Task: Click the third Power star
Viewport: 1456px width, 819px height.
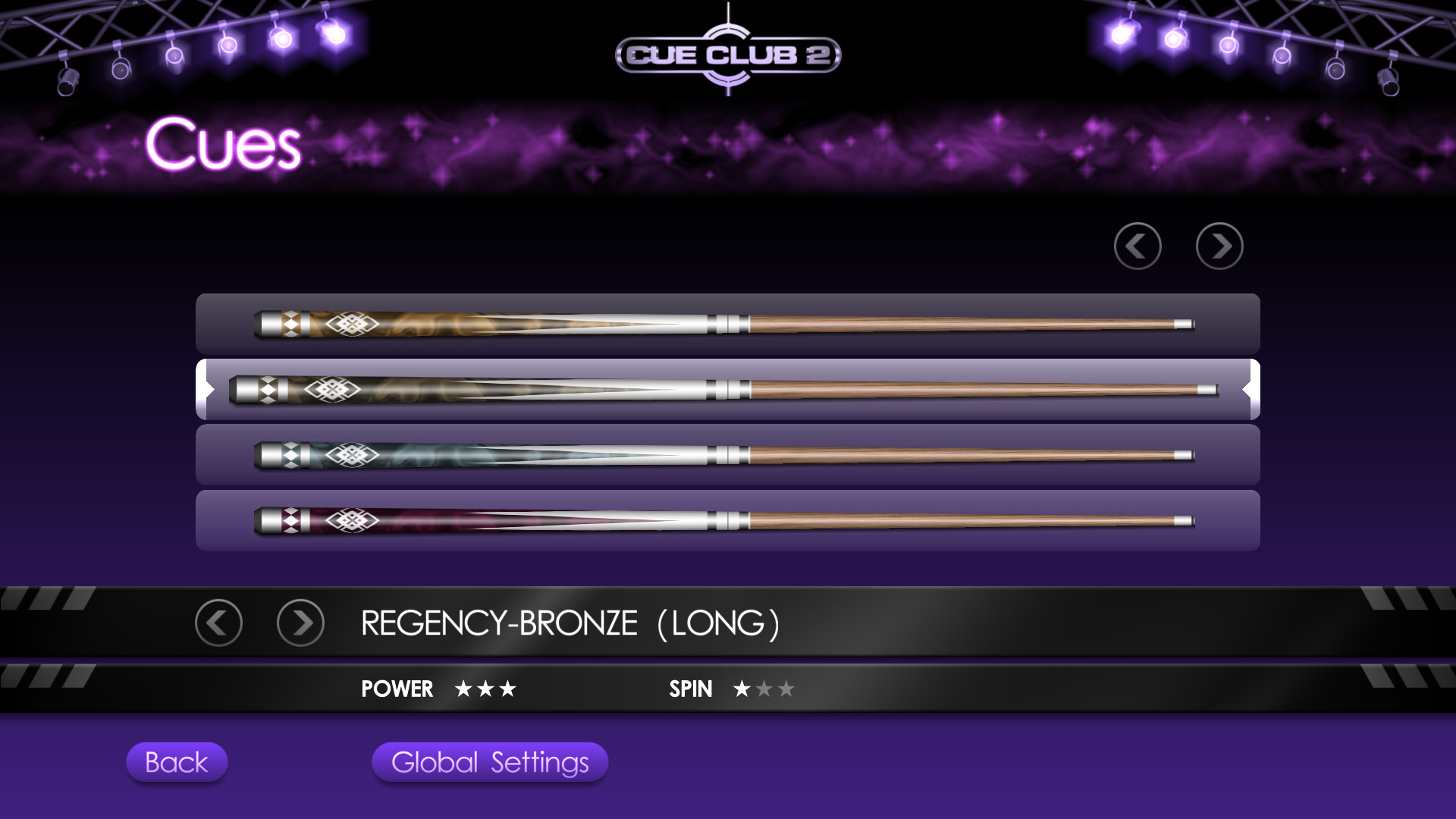Action: coord(510,689)
